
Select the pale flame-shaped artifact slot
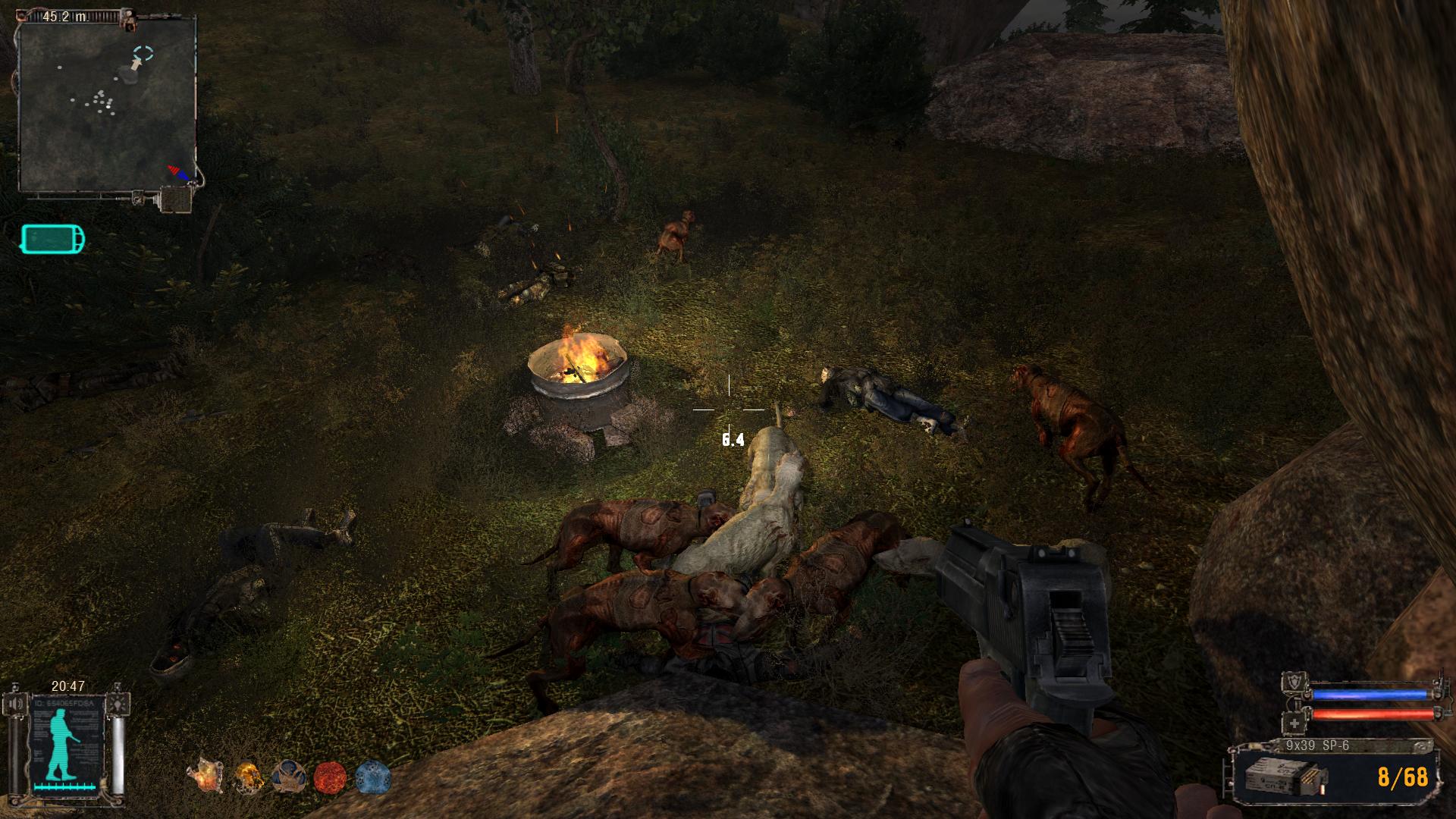click(x=206, y=777)
